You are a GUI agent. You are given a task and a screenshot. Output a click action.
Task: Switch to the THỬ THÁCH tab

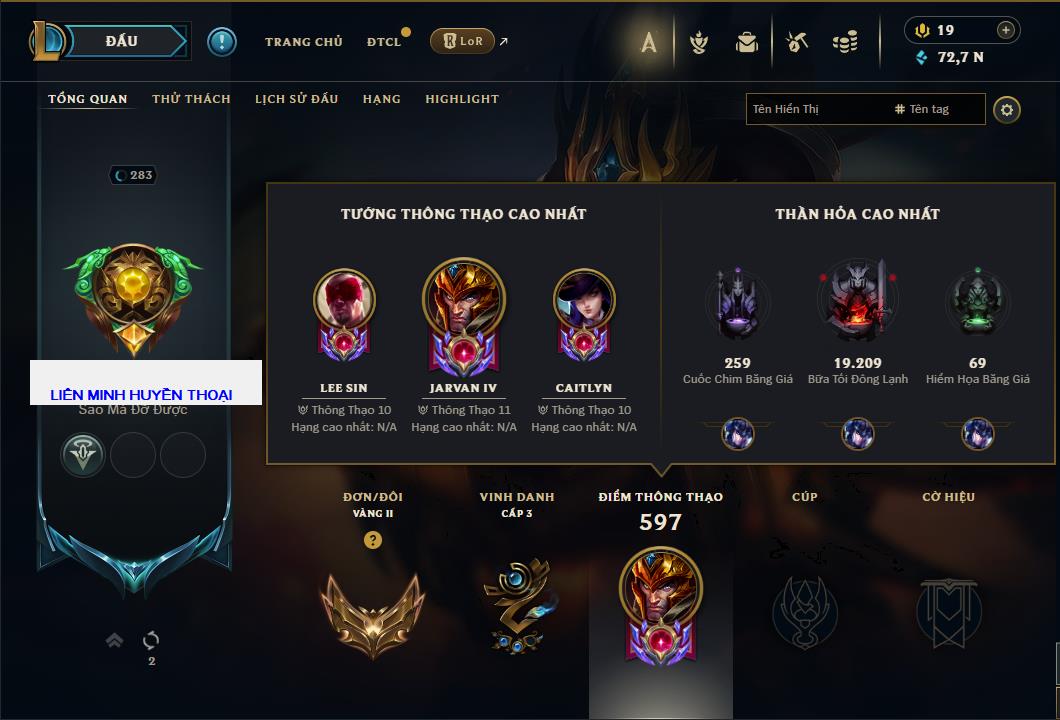(x=191, y=99)
